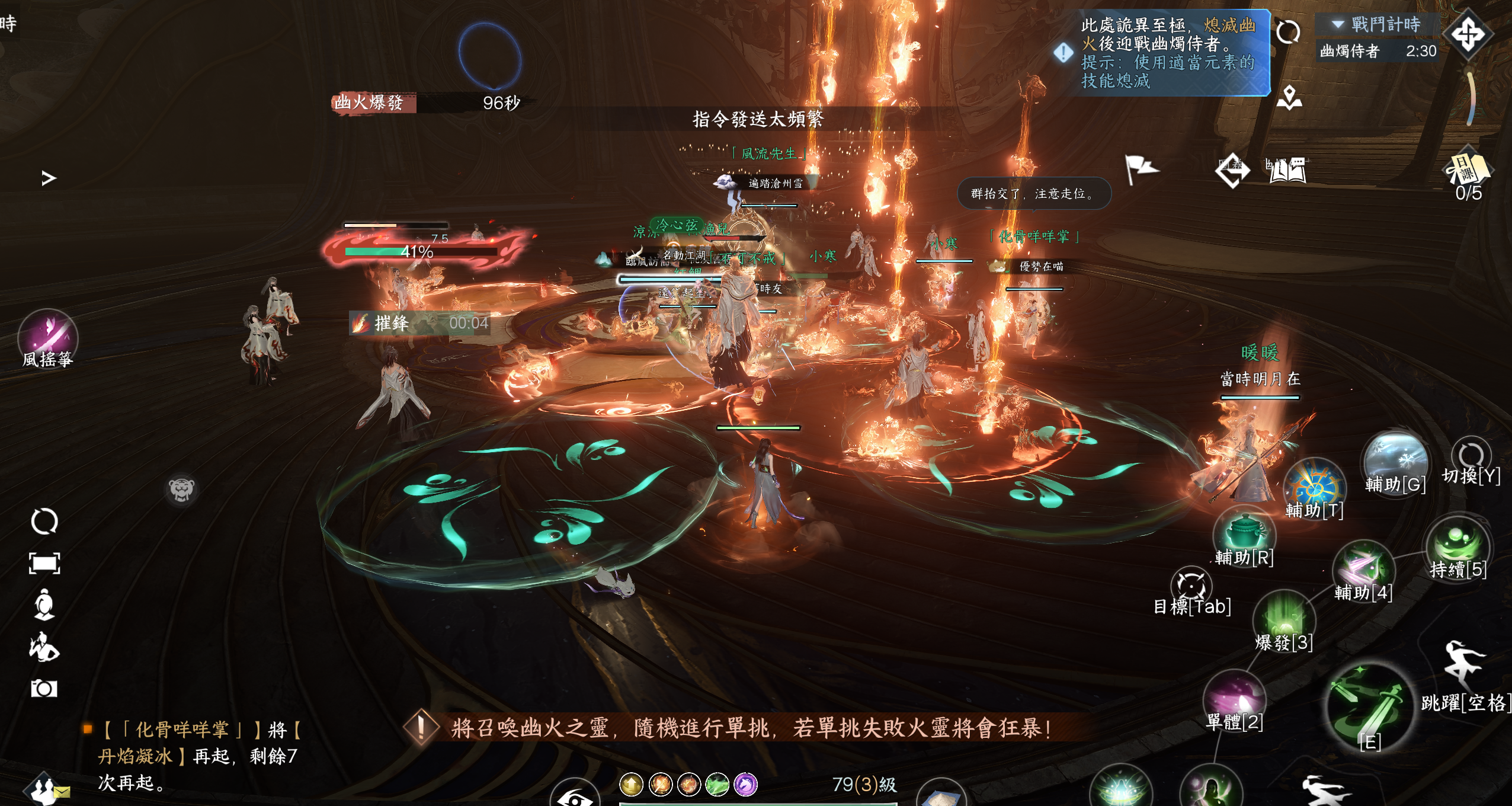This screenshot has height=806, width=1512.
Task: Collapse the 戰鬥計時 battle timer dropdown
Action: [x=1337, y=24]
